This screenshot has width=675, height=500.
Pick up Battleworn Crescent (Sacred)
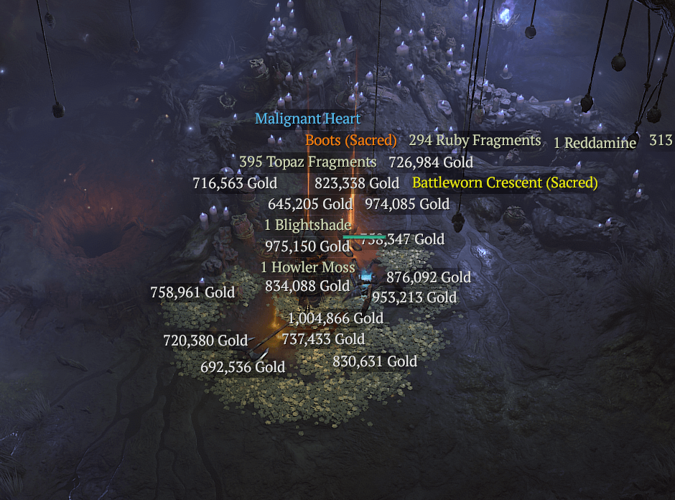coord(505,183)
